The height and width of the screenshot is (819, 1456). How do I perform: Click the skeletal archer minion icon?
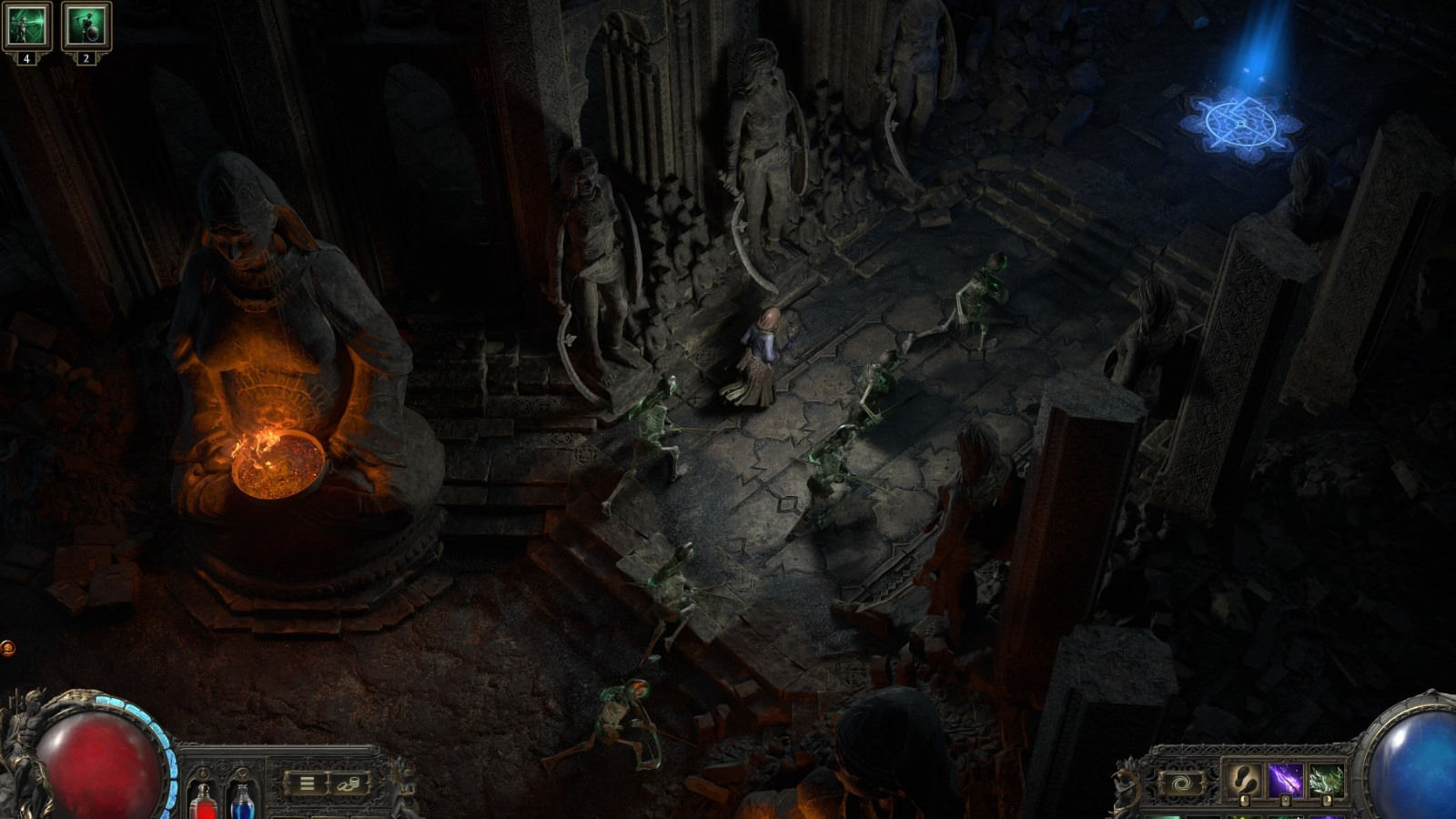(x=26, y=25)
